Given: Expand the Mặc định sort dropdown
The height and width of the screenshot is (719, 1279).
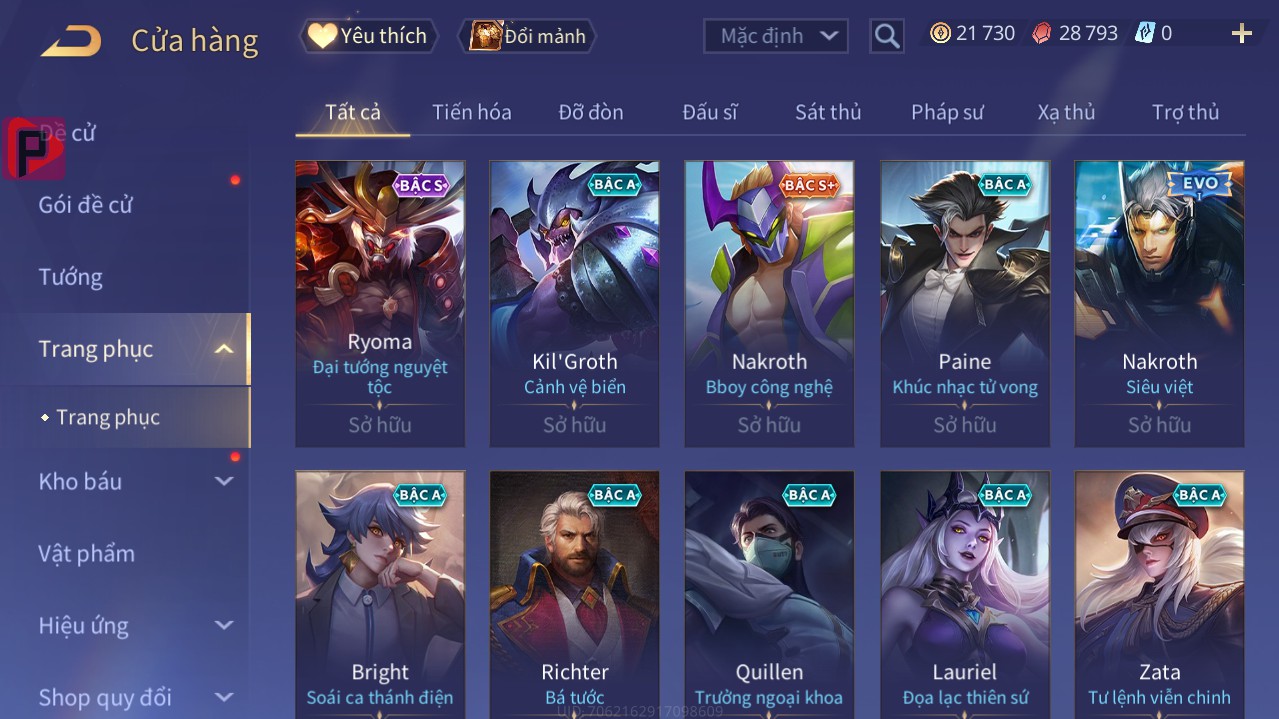Looking at the screenshot, I should click(x=776, y=36).
